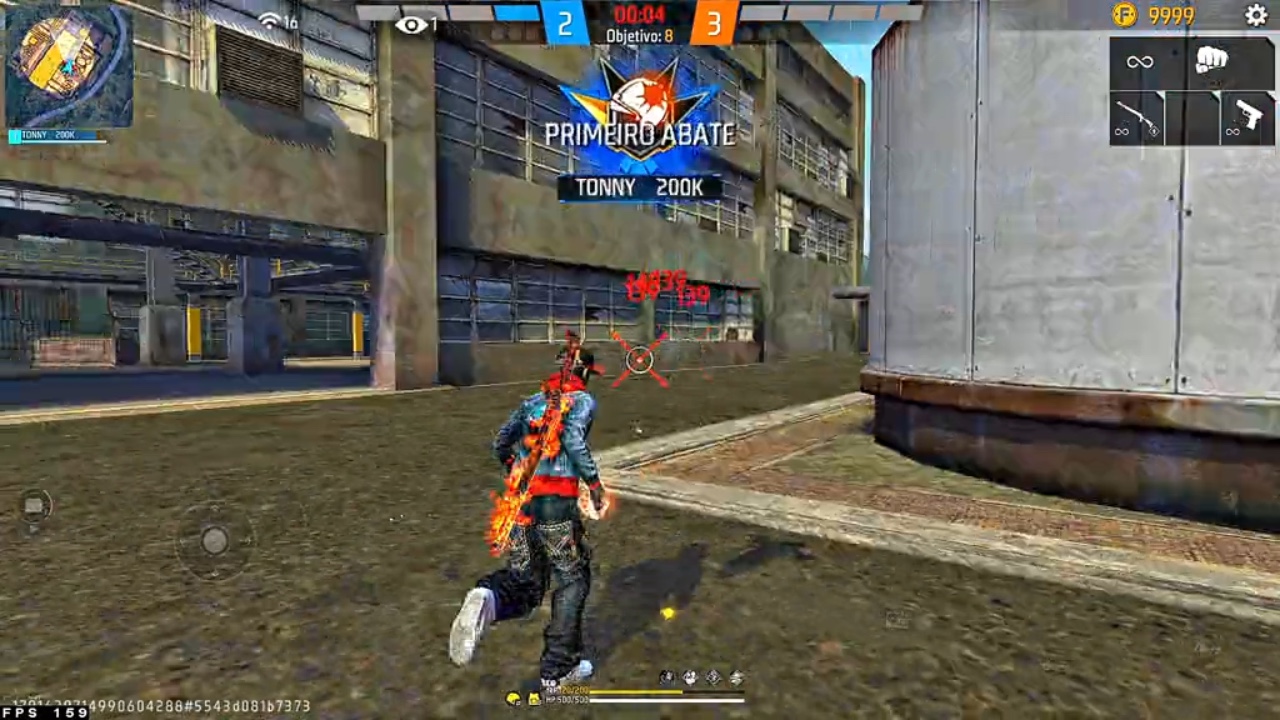Image resolution: width=1280 pixels, height=720 pixels.
Task: Open the minimap
Action: point(68,66)
